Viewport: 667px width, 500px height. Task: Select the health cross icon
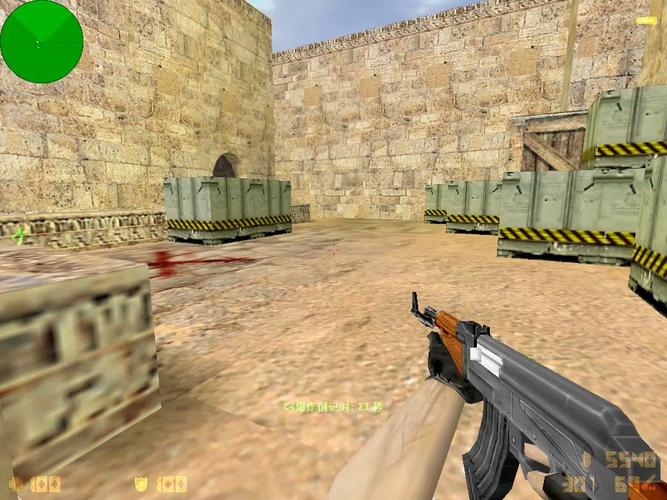(x=15, y=485)
